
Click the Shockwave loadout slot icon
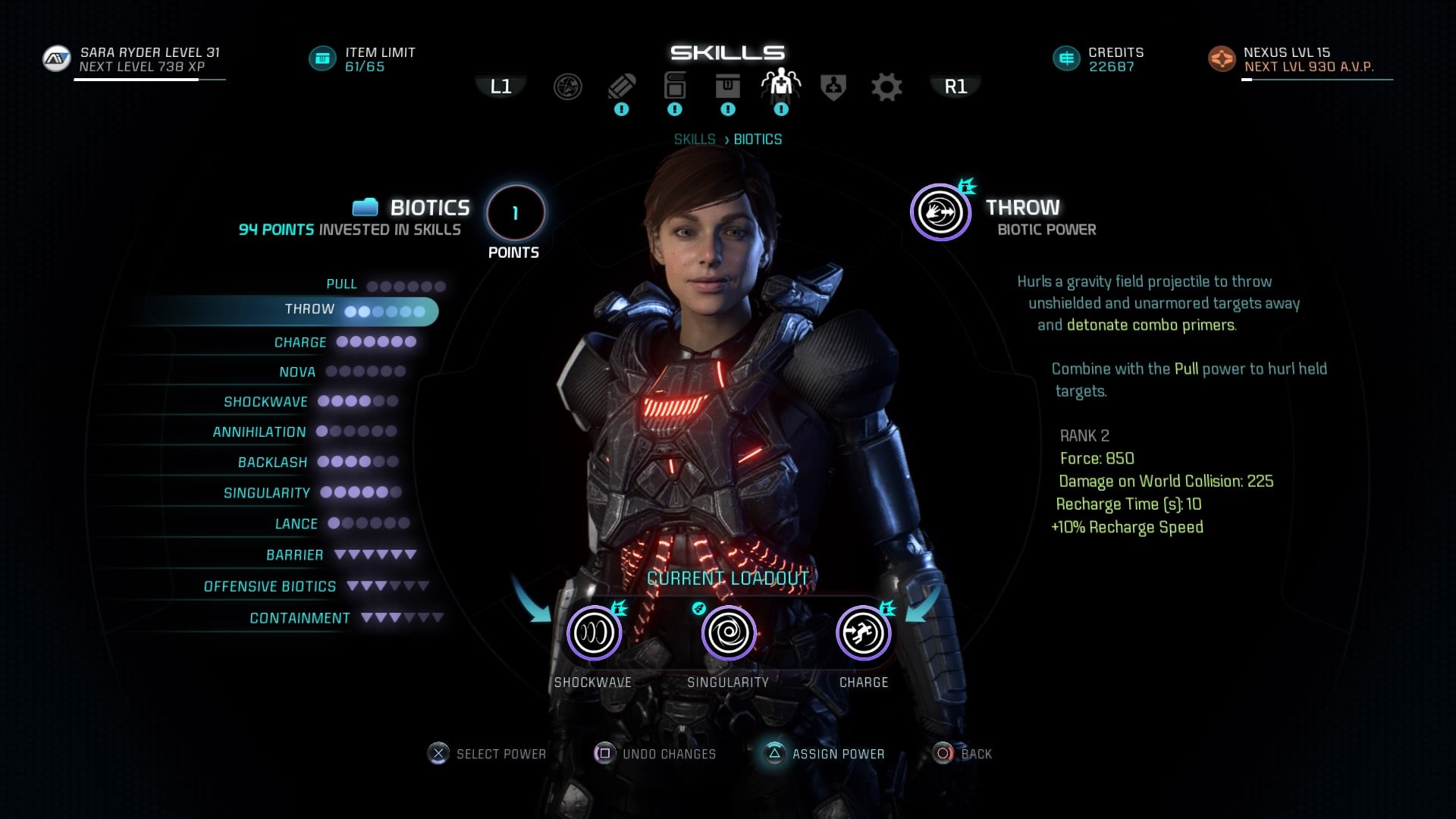594,632
